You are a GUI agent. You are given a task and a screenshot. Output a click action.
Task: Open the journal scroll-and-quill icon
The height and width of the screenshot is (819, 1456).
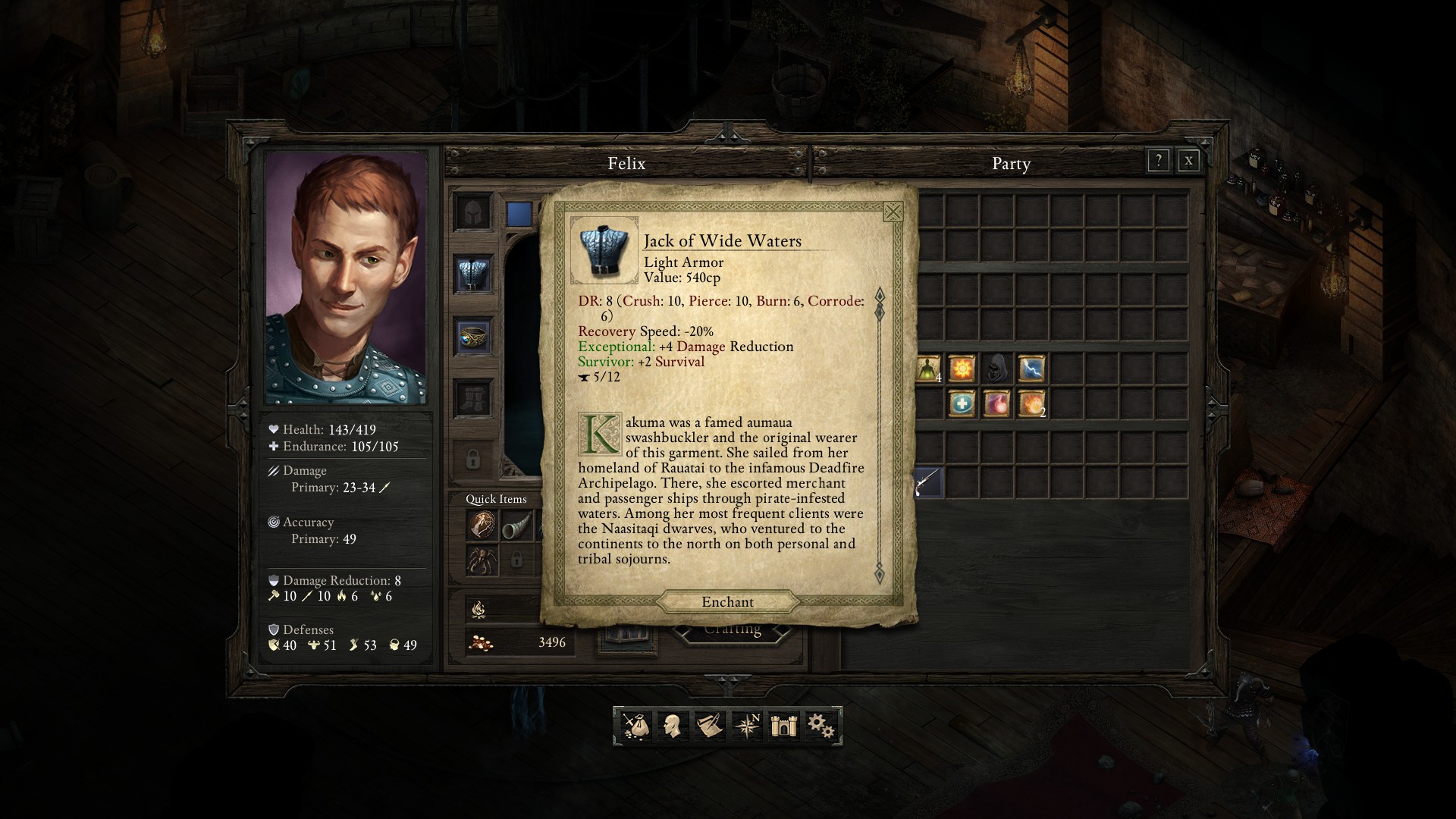coord(709,726)
